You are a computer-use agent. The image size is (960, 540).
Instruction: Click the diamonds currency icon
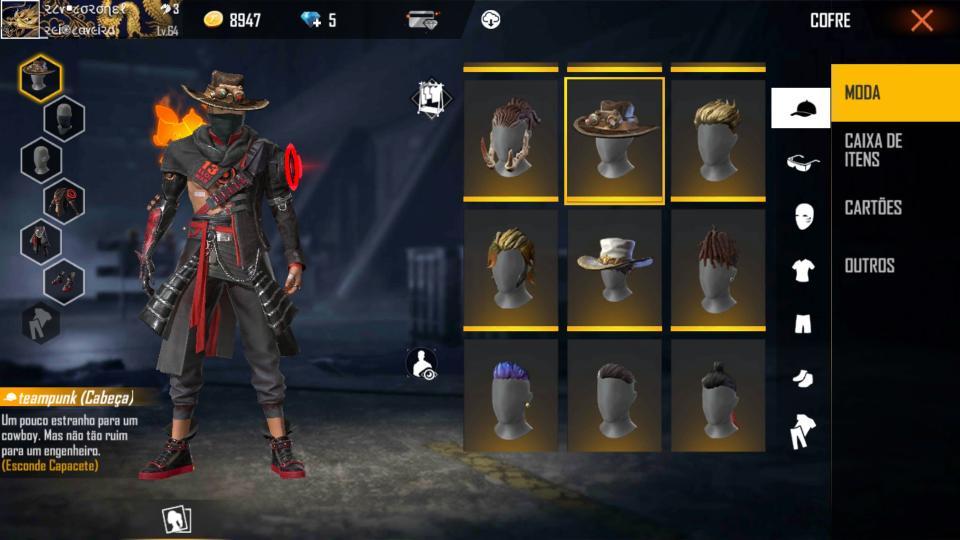311,20
